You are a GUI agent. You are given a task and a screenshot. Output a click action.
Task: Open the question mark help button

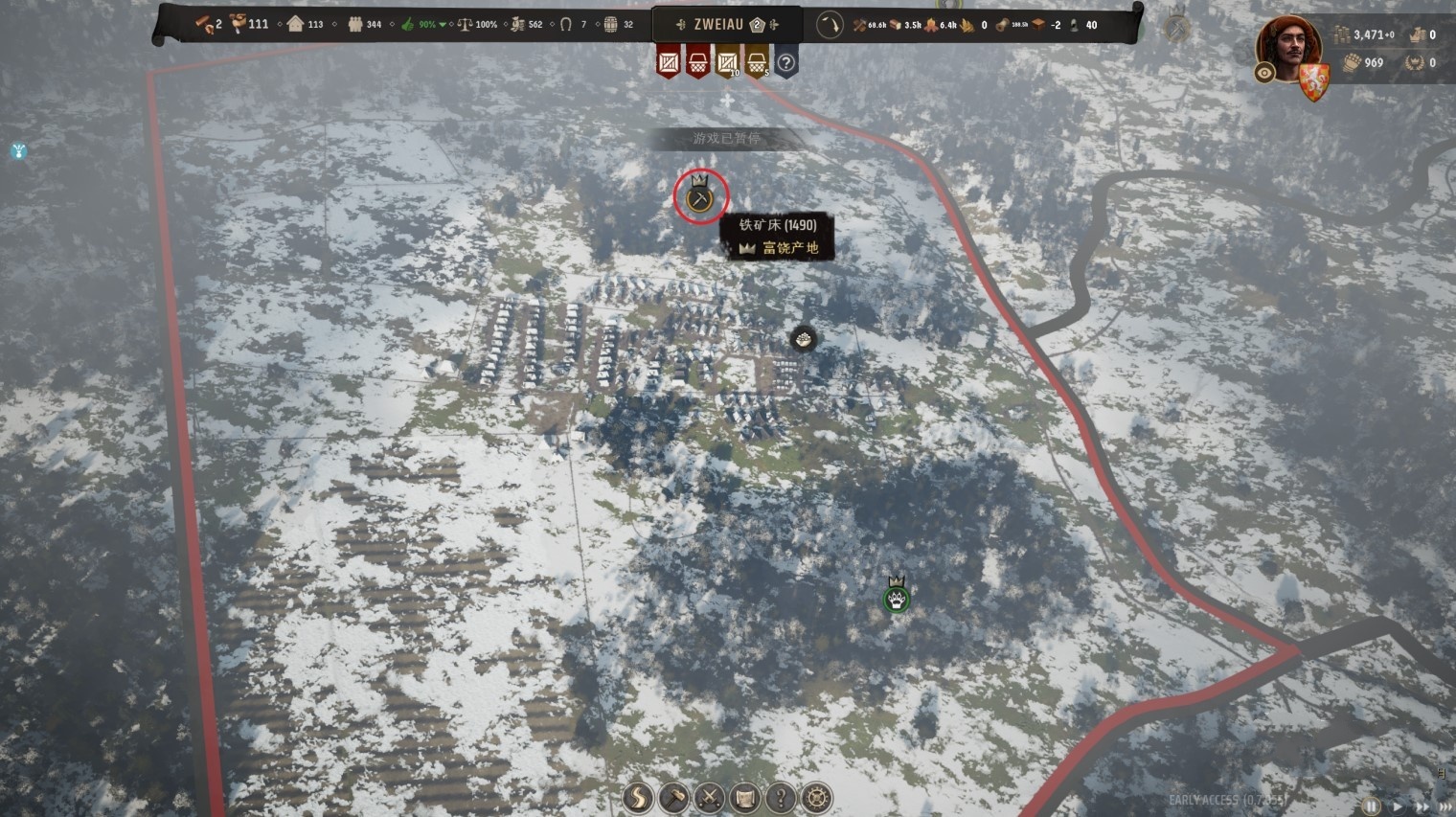pyautogui.click(x=781, y=797)
